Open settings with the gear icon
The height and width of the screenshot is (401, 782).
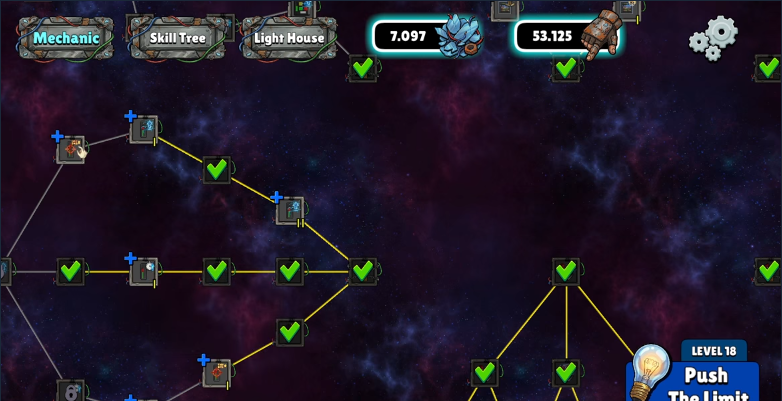(x=713, y=38)
